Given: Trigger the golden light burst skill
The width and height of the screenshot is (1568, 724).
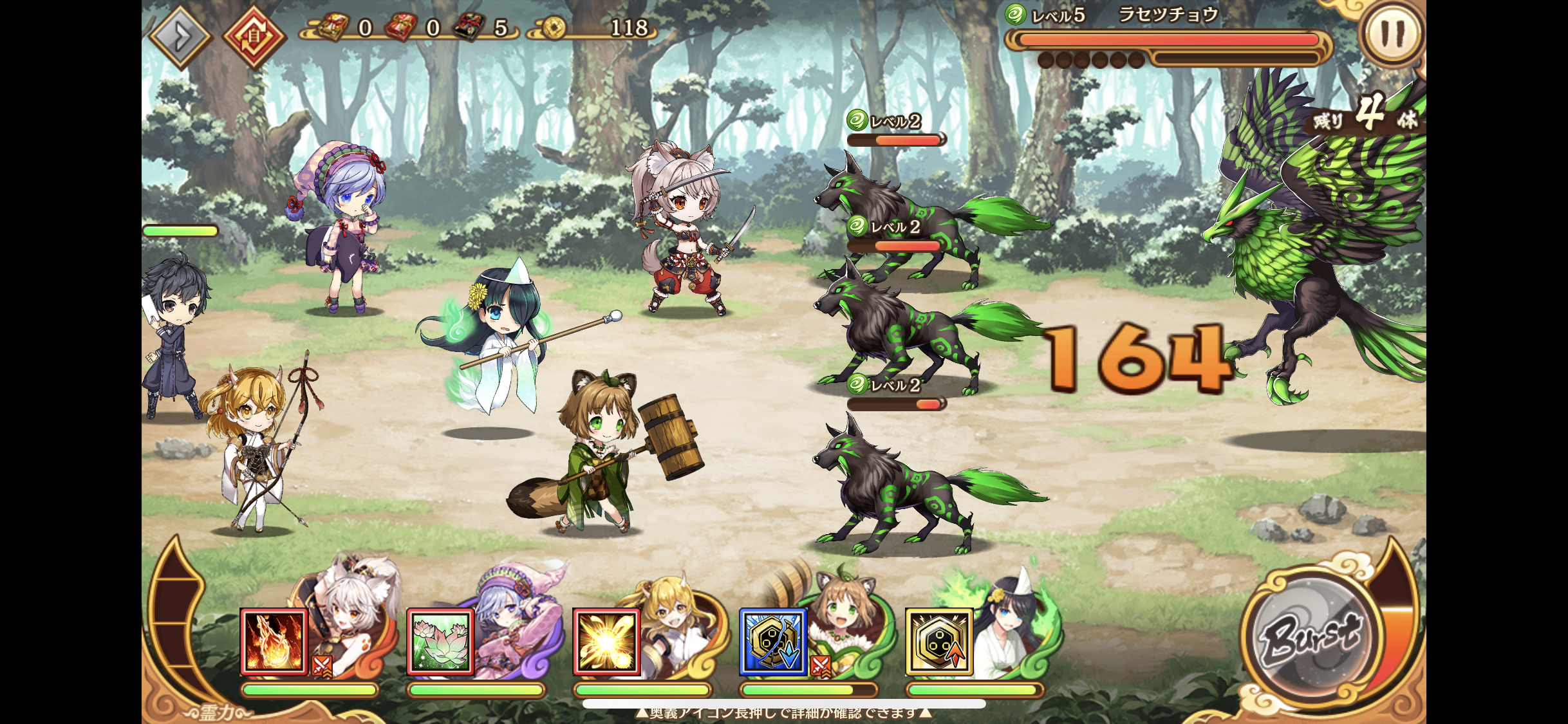Looking at the screenshot, I should pos(606,642).
